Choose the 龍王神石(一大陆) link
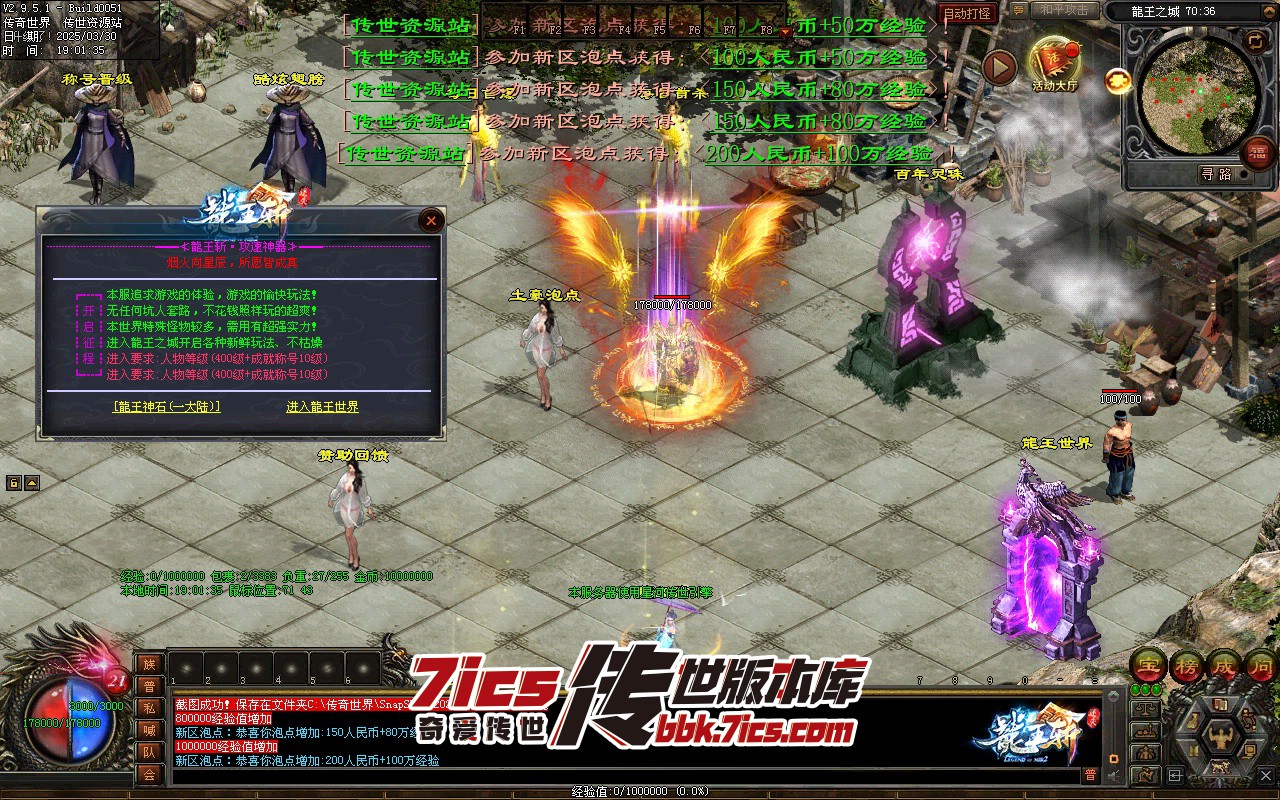This screenshot has height=800, width=1280. click(167, 407)
